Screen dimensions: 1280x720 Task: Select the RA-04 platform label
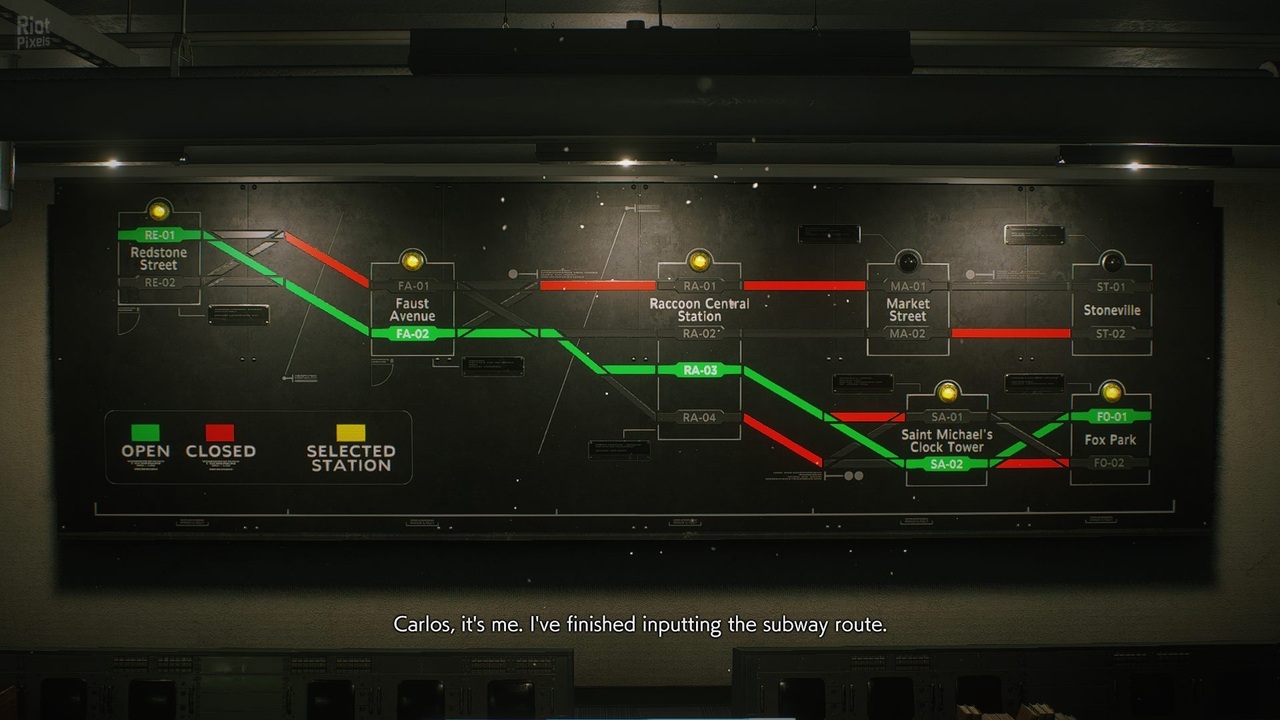coord(699,417)
